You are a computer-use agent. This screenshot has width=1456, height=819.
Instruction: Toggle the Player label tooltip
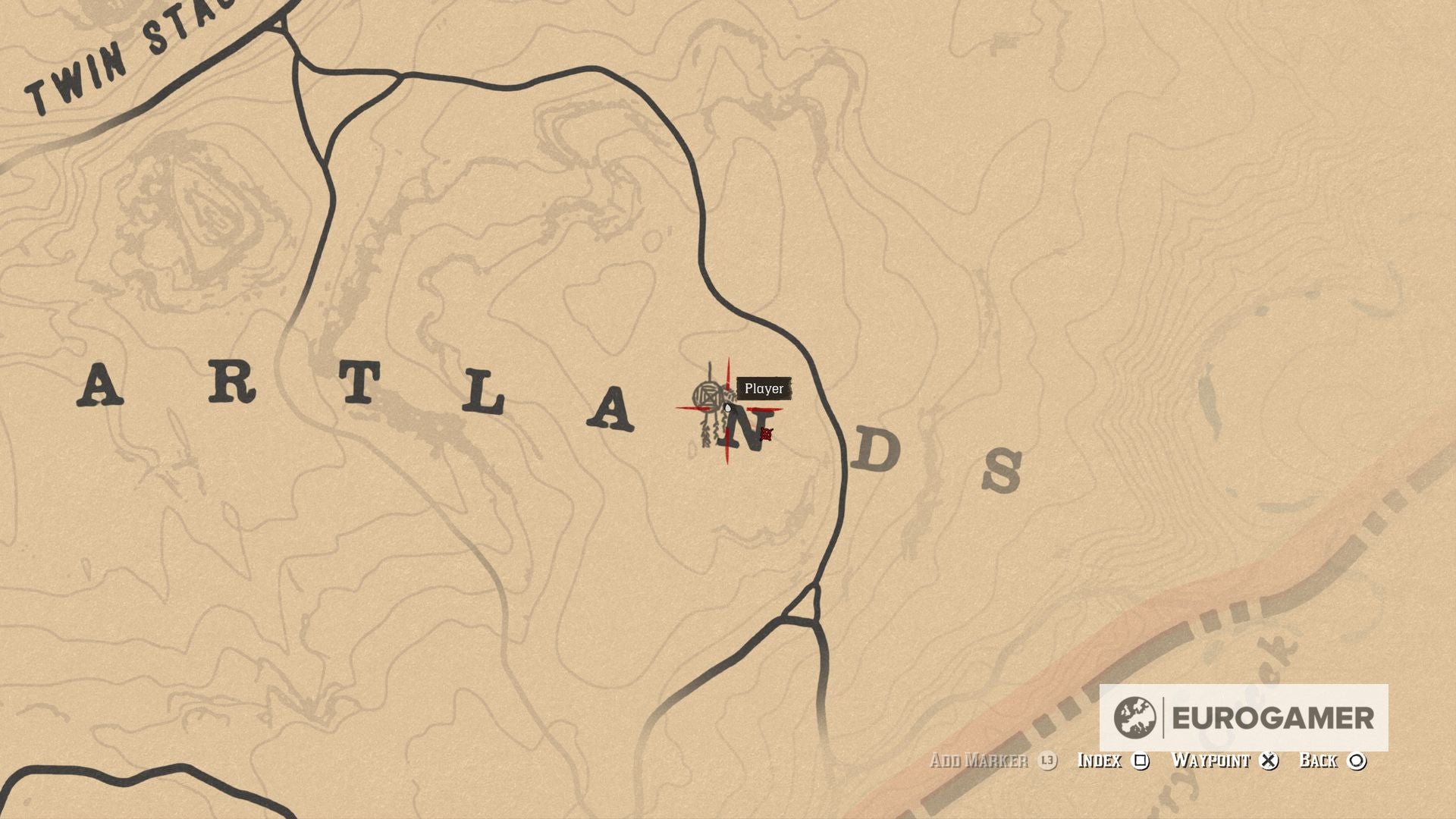point(763,389)
